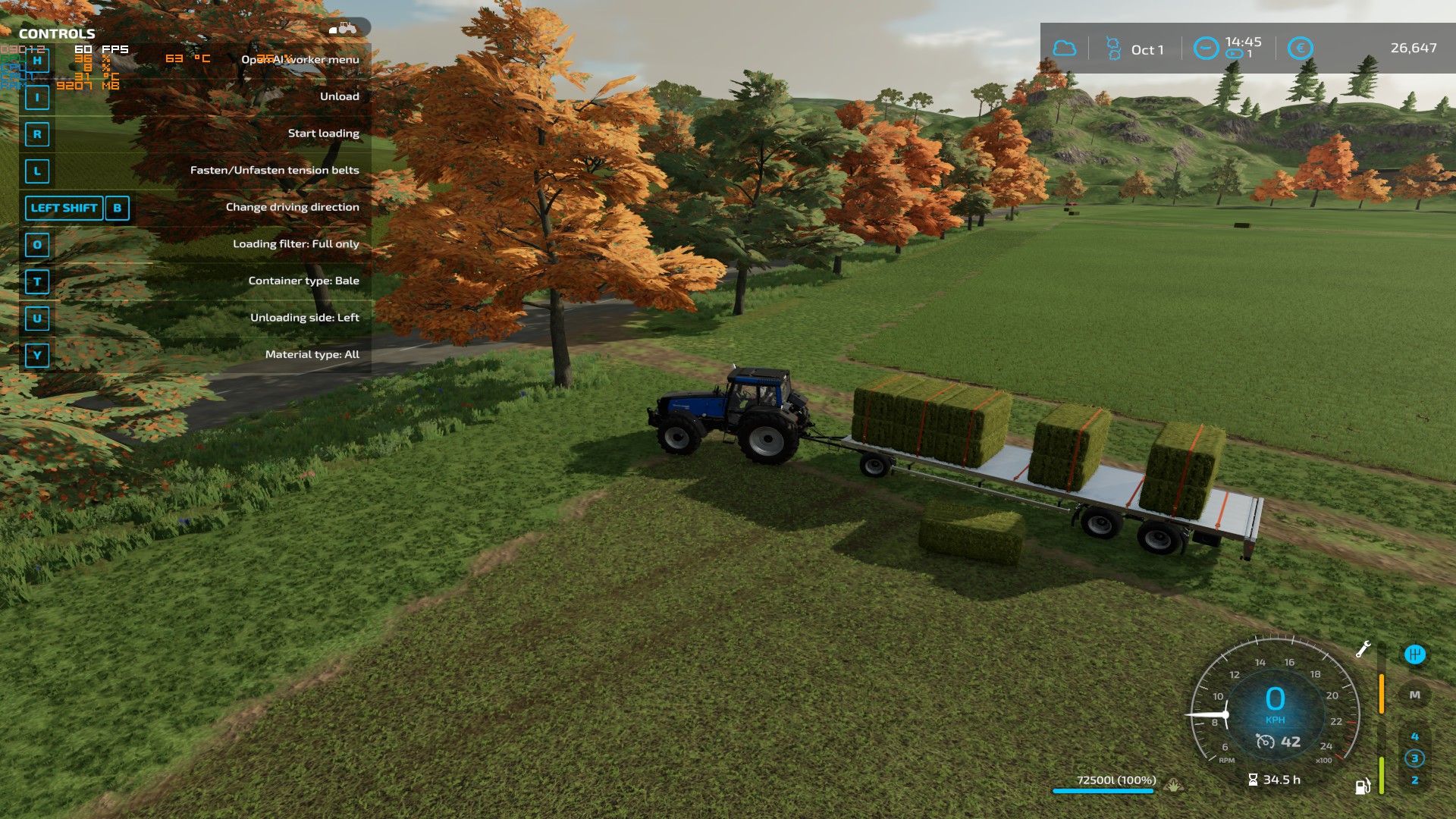
Task: Toggle Unloading side to Right
Action: 305,318
